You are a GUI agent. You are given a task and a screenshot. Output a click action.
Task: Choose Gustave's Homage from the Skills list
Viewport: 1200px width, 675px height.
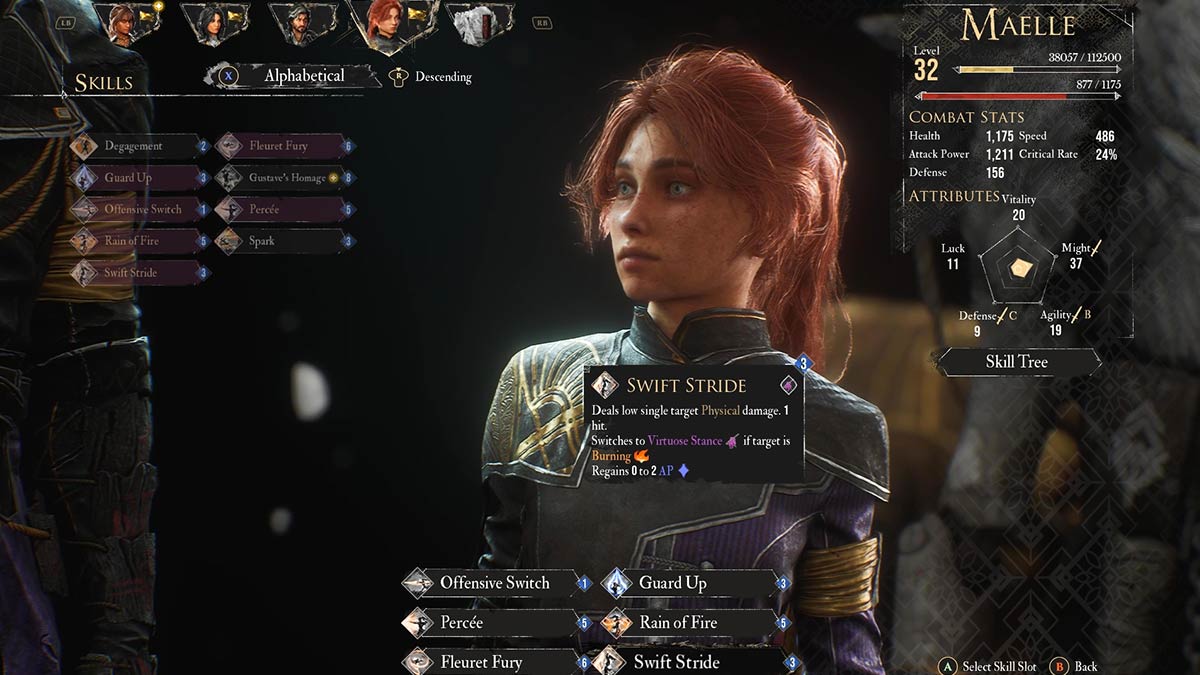(x=286, y=178)
